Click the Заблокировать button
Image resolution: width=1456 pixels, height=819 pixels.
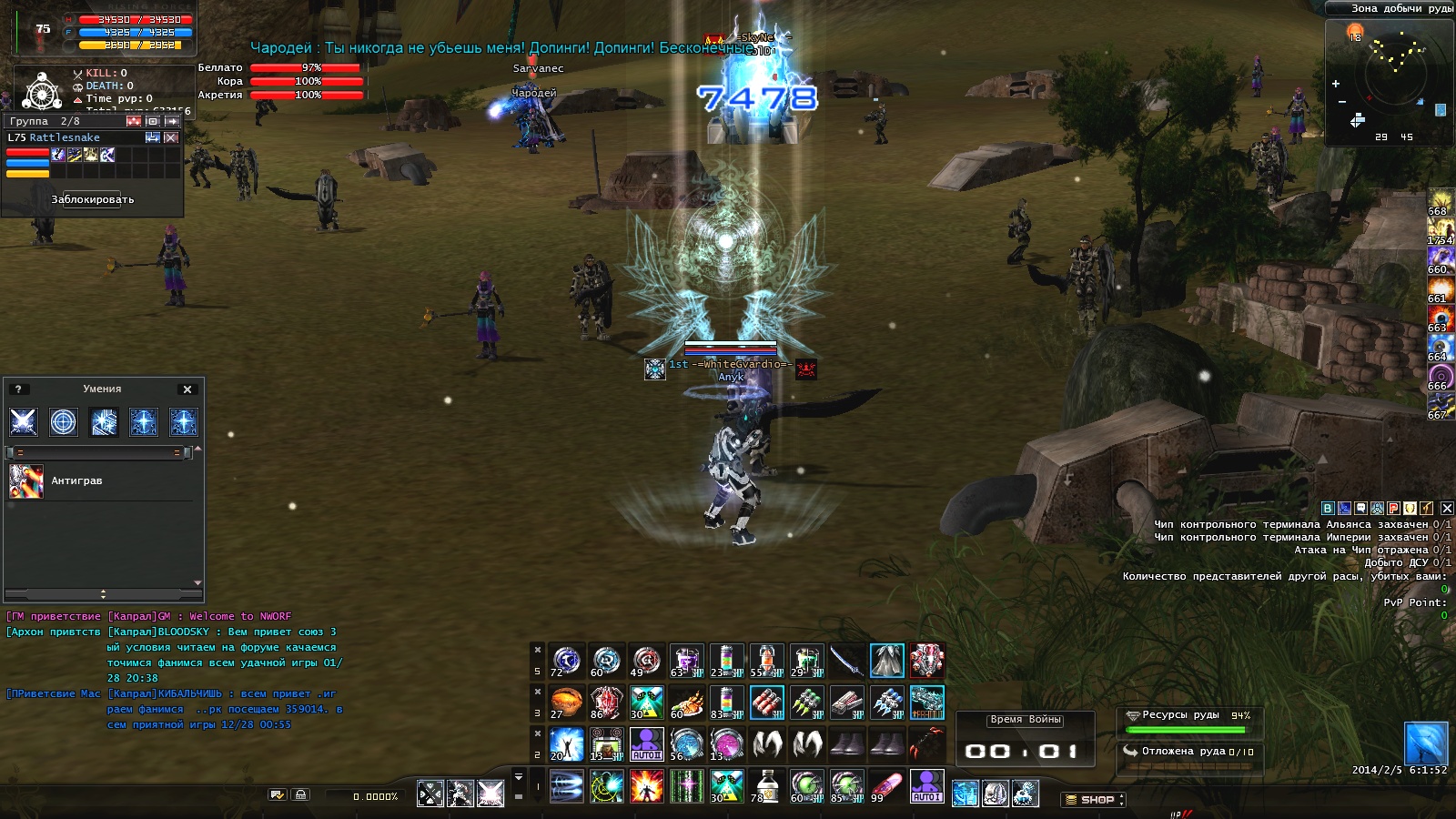tap(92, 199)
